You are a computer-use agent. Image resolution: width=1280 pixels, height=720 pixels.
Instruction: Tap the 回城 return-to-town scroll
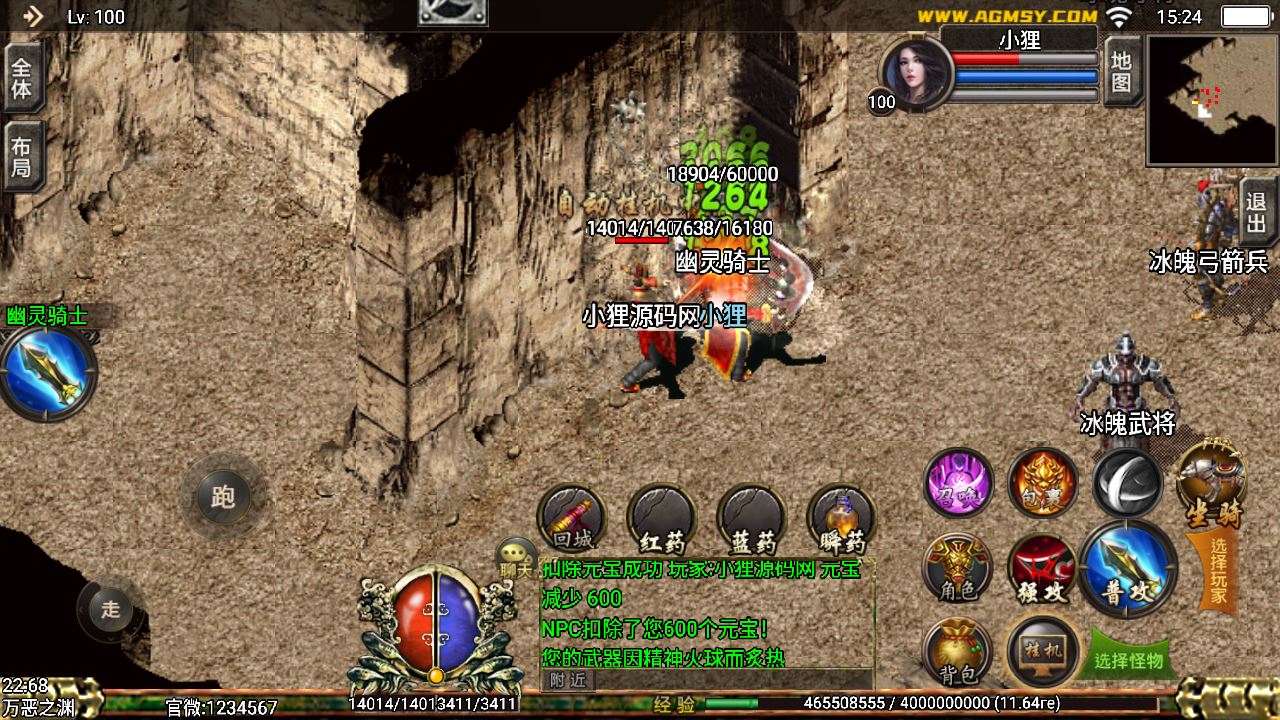tap(572, 519)
